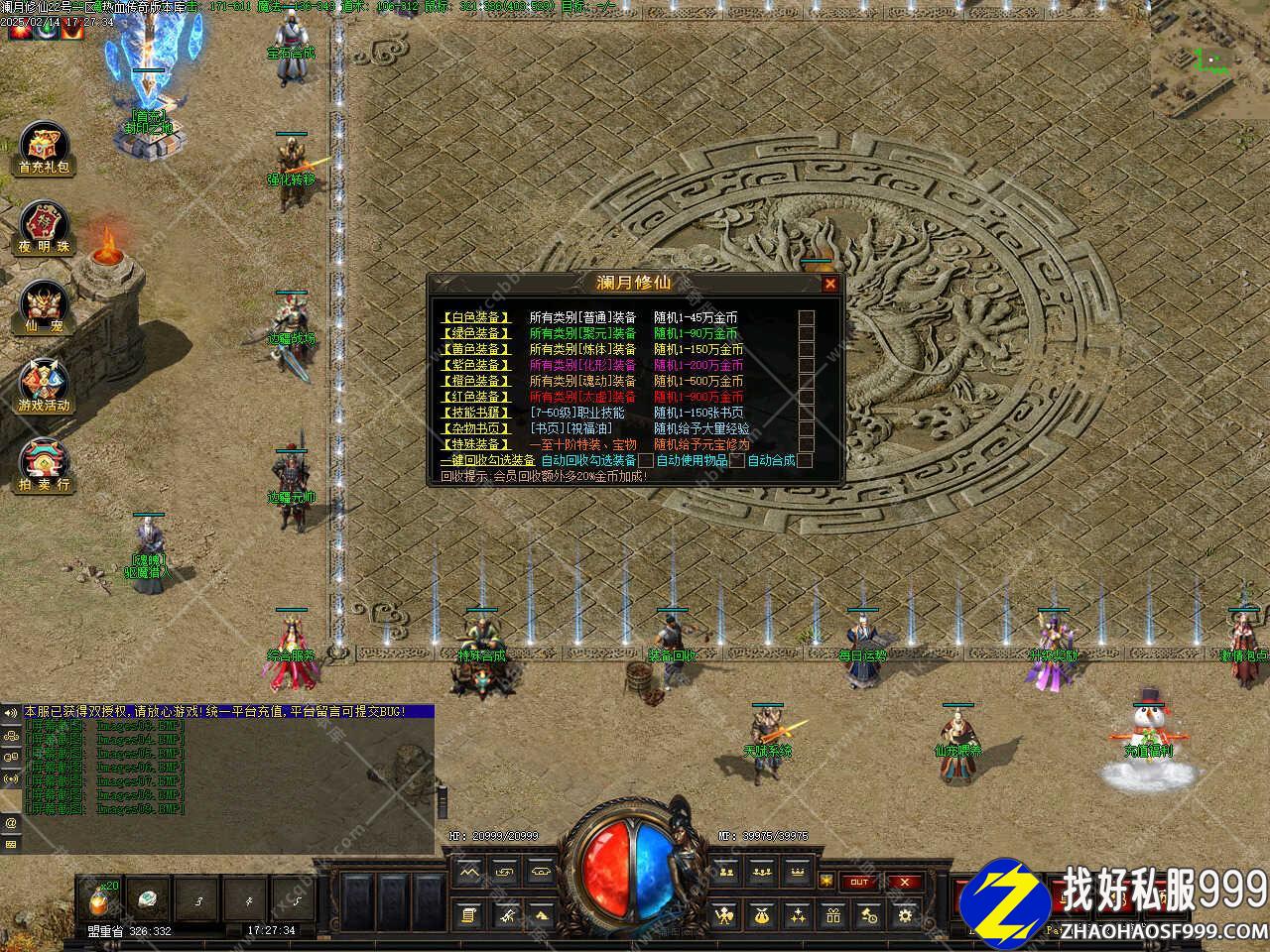The width and height of the screenshot is (1270, 952).
Task: Open the 首充礼包 gift pack
Action: coord(46,150)
